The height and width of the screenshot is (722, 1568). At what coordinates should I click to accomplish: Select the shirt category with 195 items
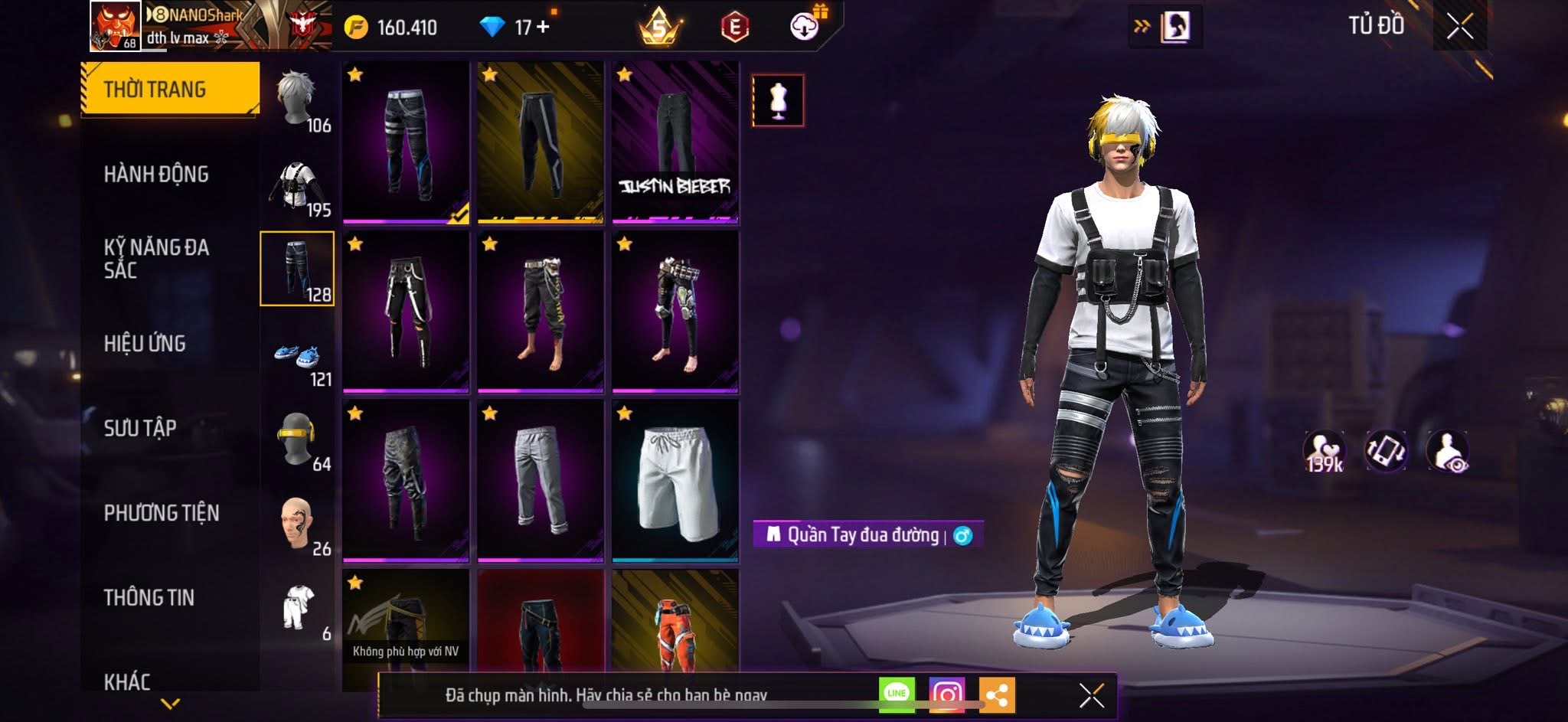coord(298,186)
